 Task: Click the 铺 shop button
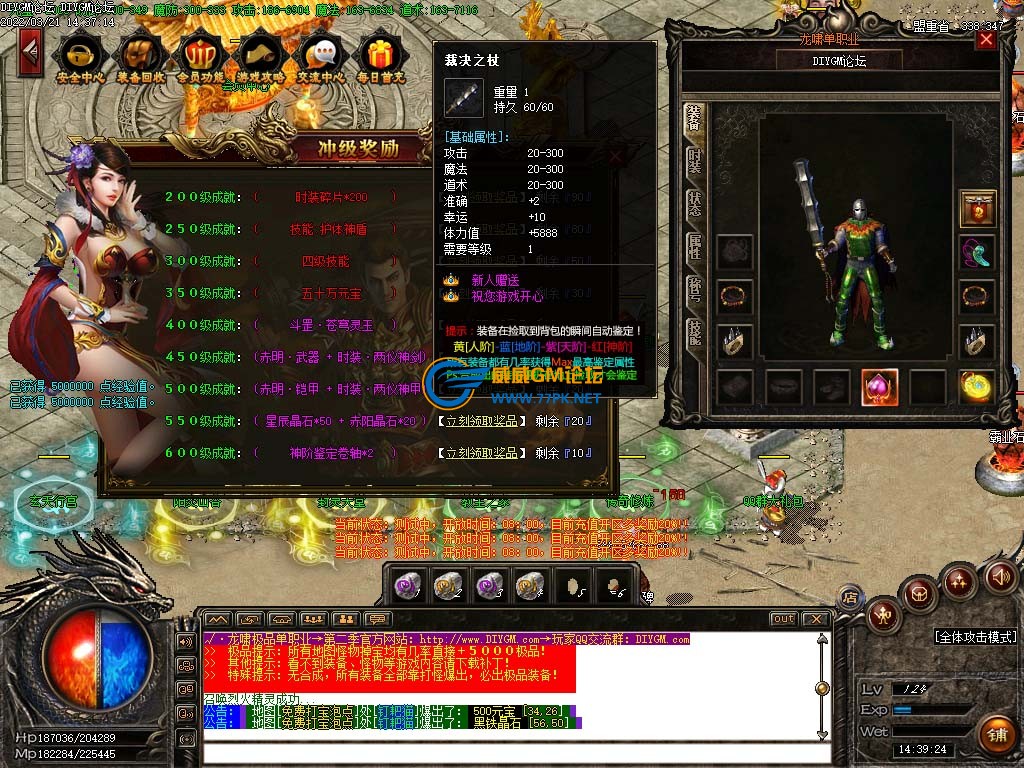996,735
